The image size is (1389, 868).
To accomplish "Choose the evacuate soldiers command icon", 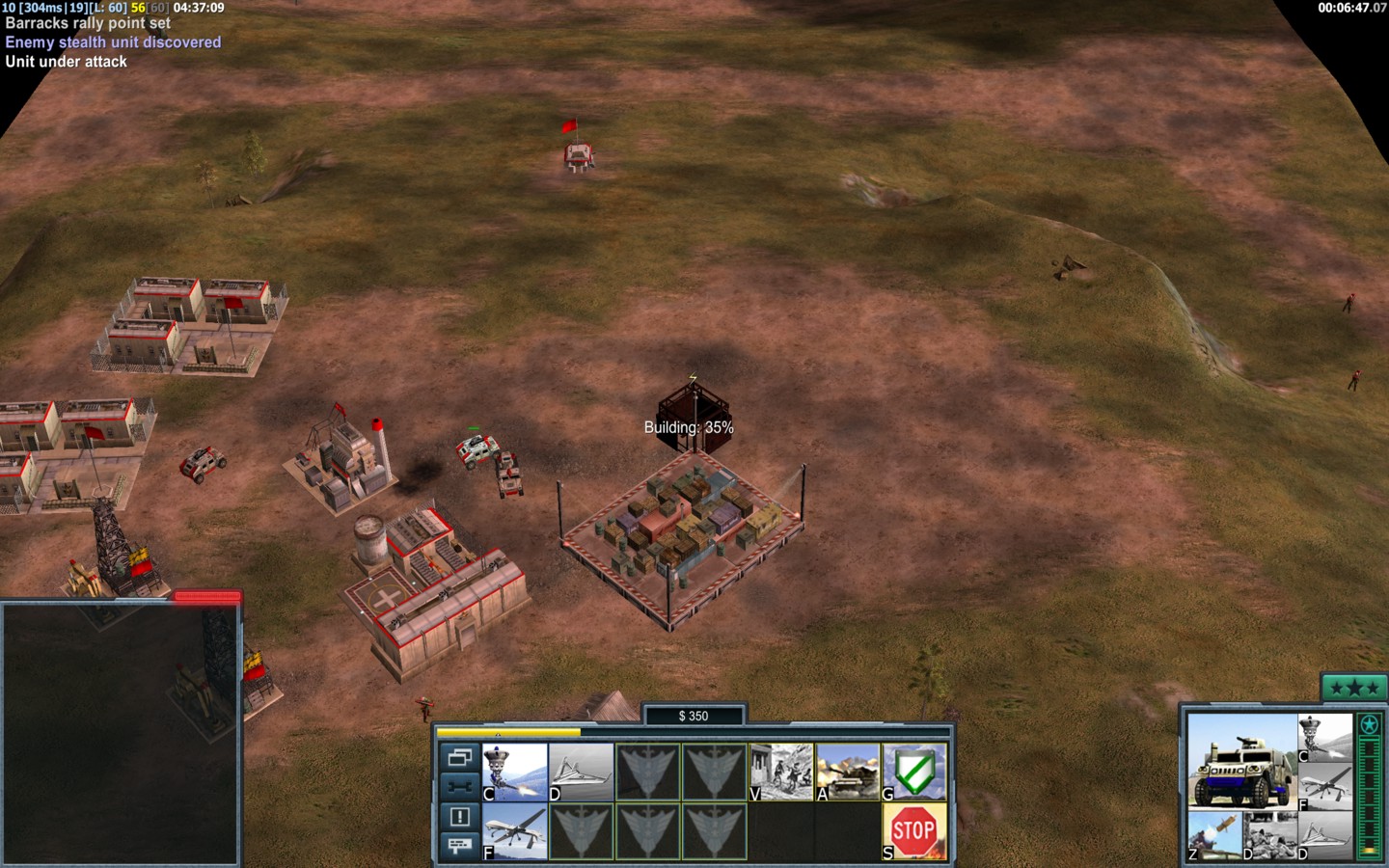I will 781,772.
